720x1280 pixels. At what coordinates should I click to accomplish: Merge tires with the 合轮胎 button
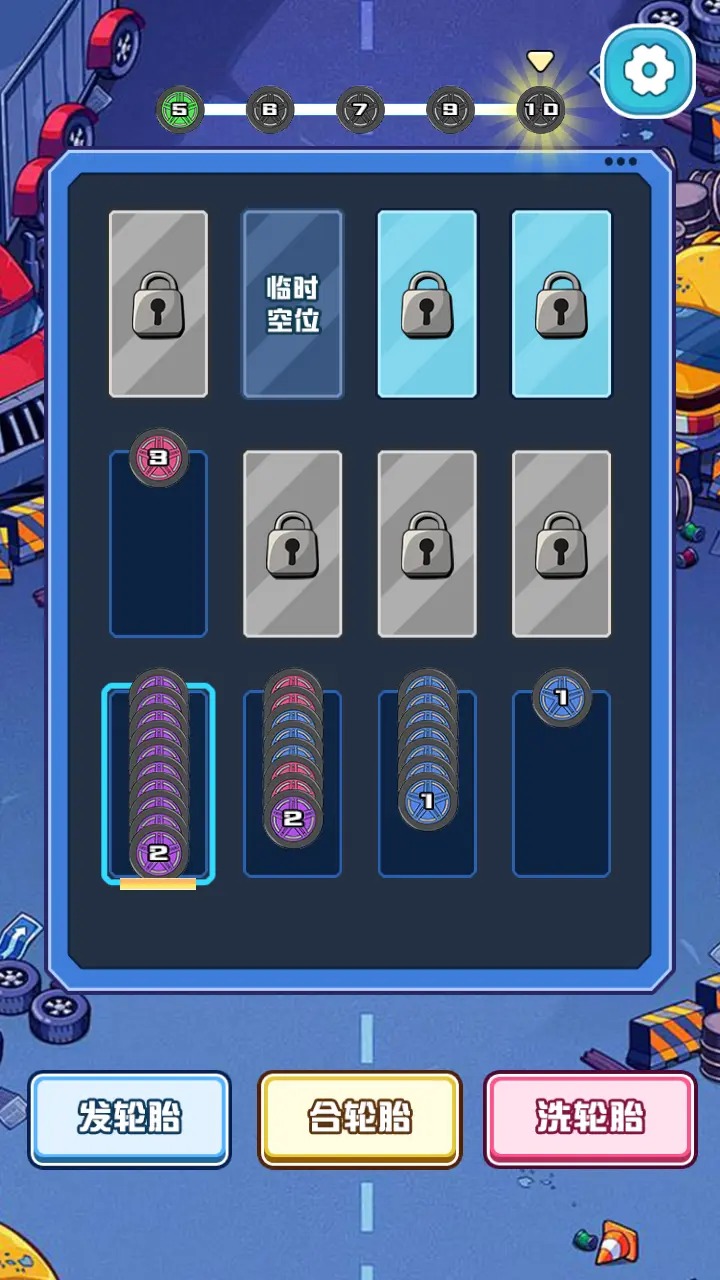click(360, 1119)
